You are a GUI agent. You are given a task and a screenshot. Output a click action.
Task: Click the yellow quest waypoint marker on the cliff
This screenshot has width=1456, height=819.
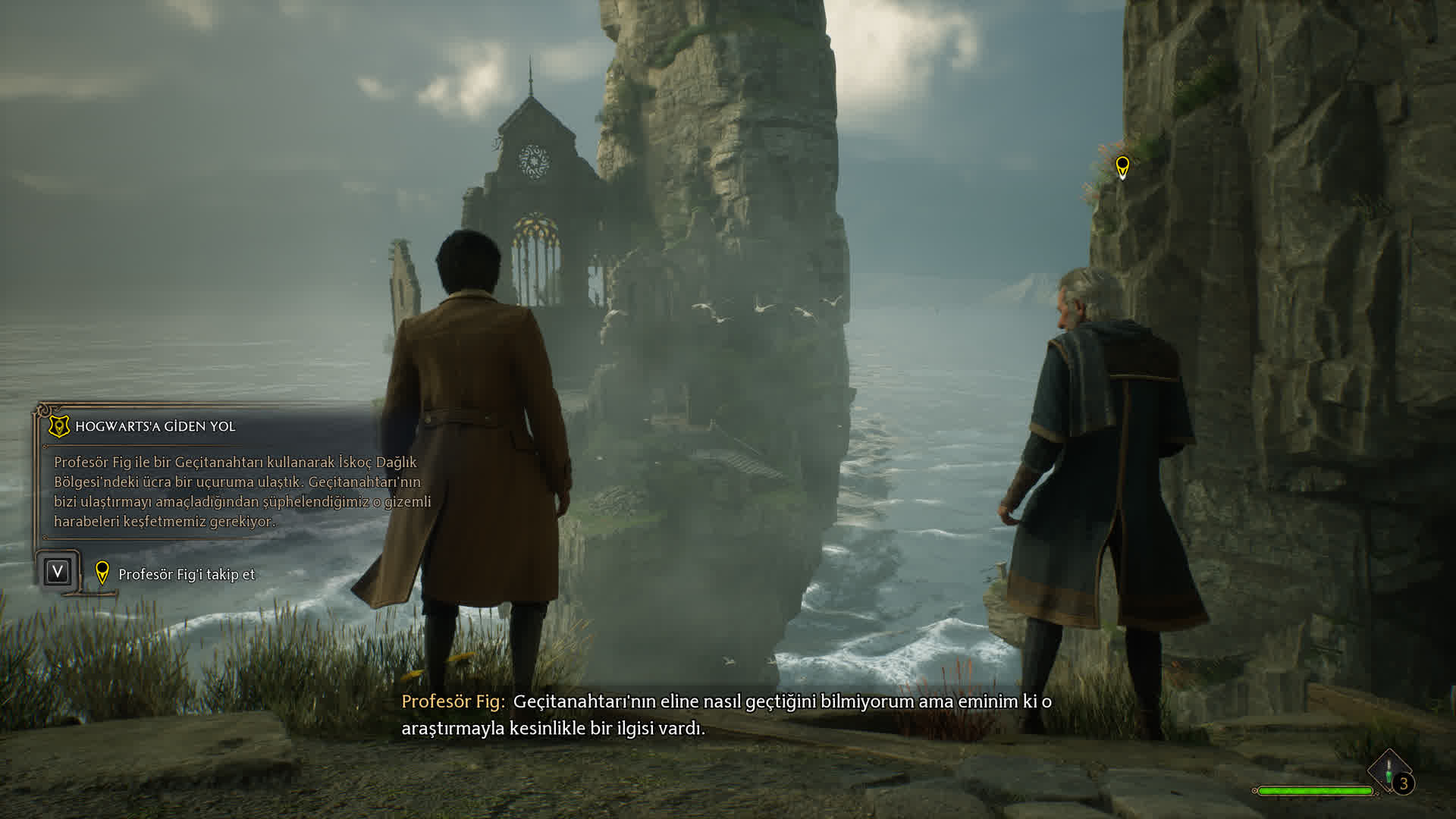[x=1122, y=166]
